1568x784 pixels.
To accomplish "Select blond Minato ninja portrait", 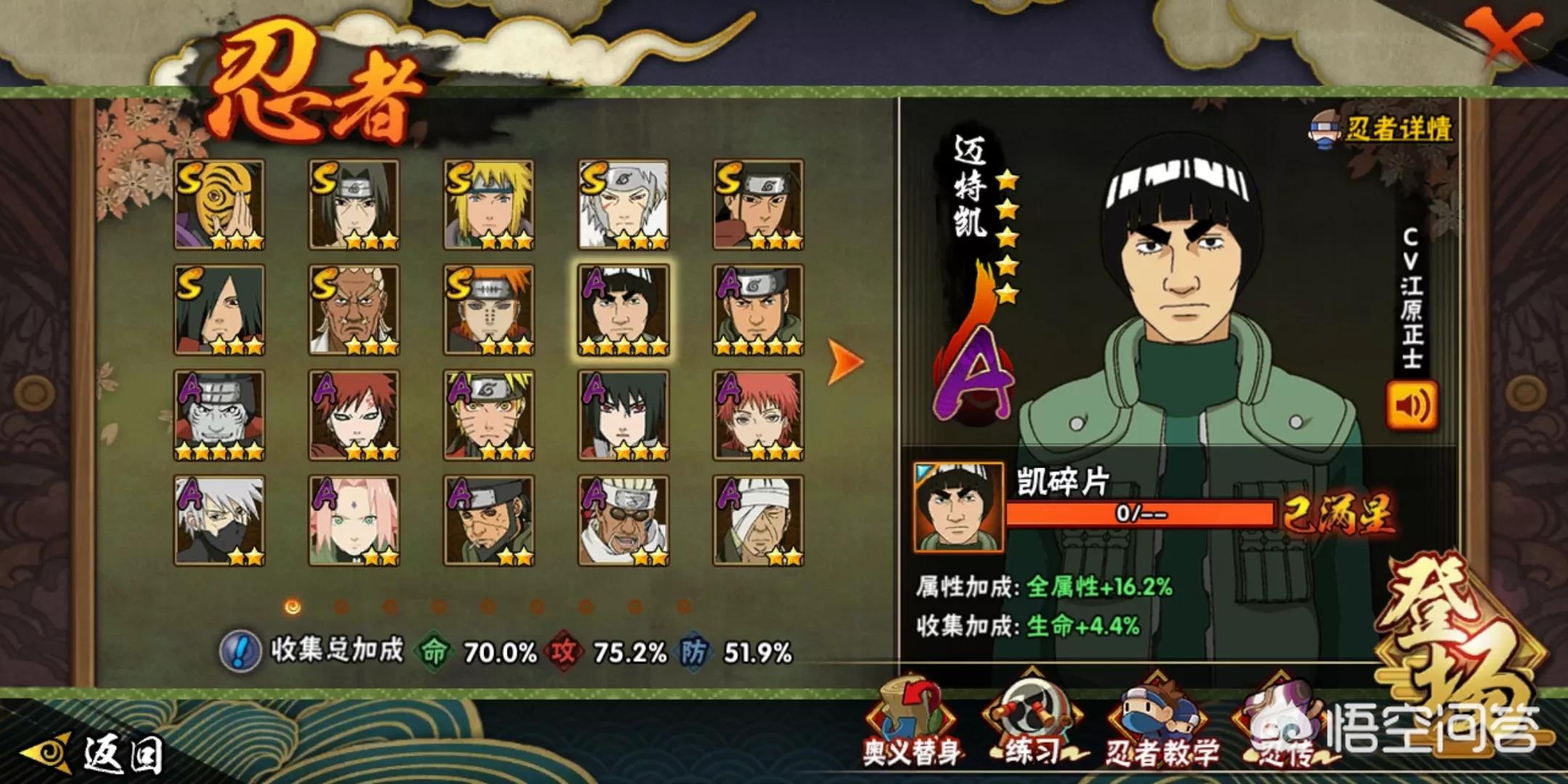I will [x=489, y=205].
